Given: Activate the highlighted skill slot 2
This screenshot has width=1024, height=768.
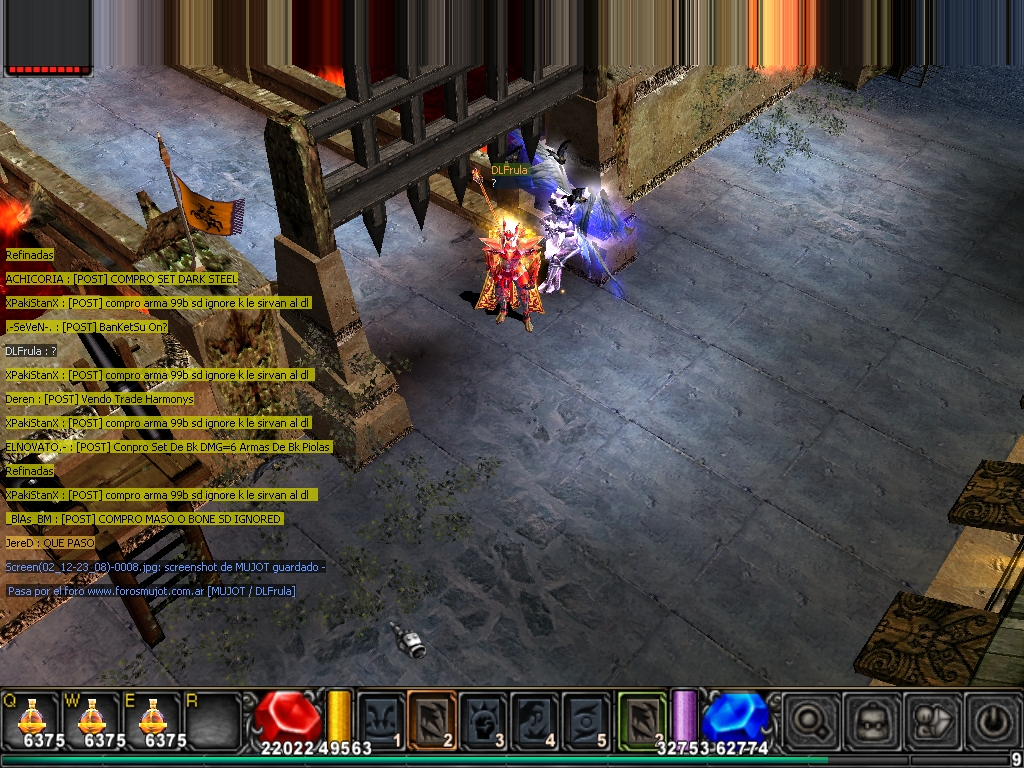Looking at the screenshot, I should coord(432,718).
